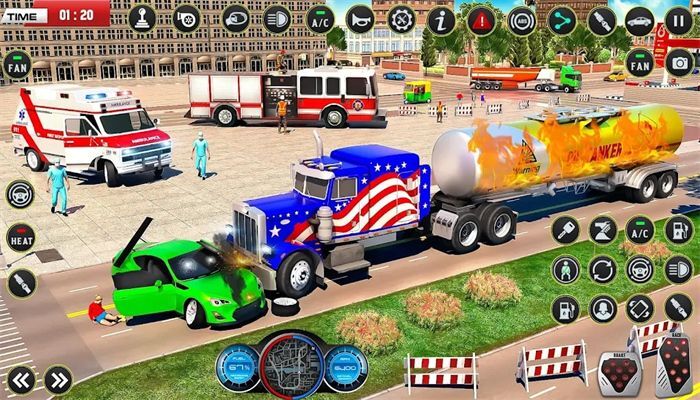This screenshot has height=400, width=700.
Task: Tap the gear shift lever icon
Action: click(x=142, y=19)
